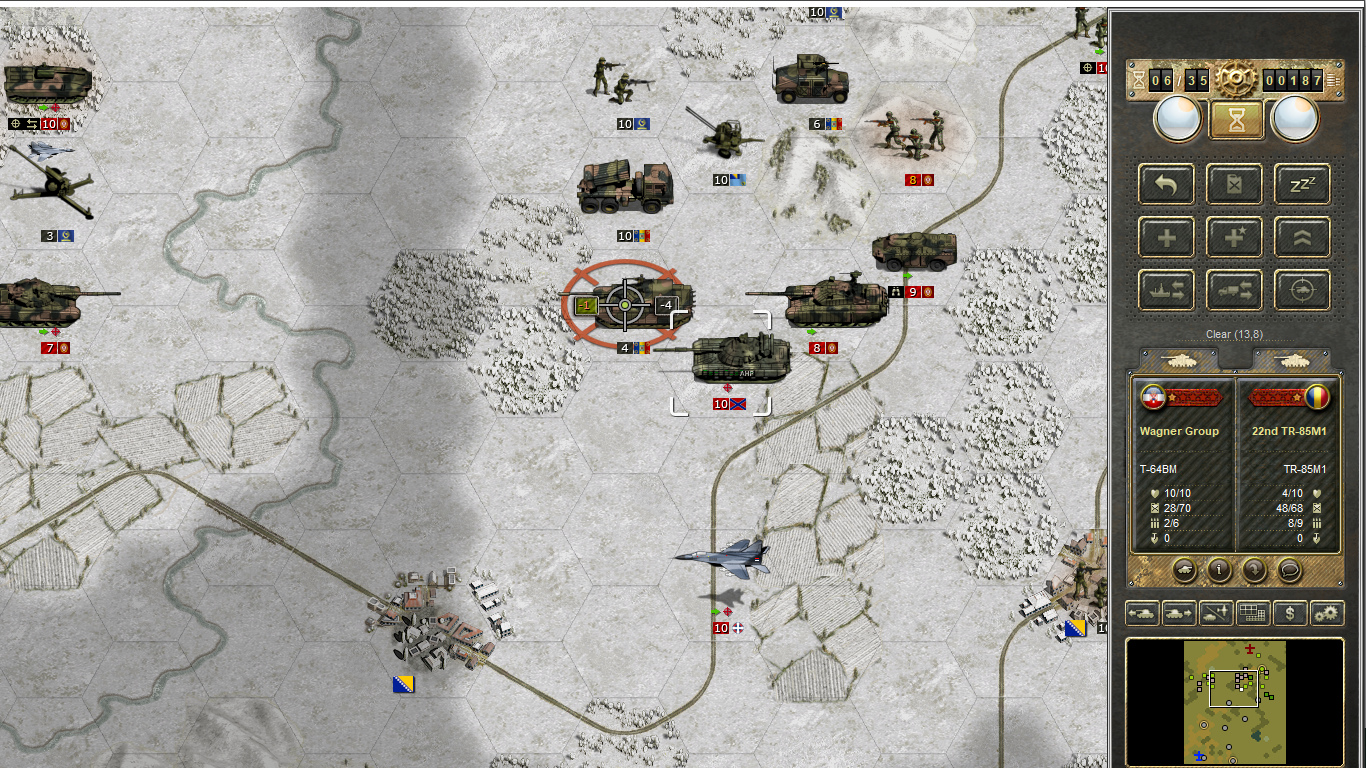
Task: Select the previous unit tank arrow button
Action: (1142, 613)
